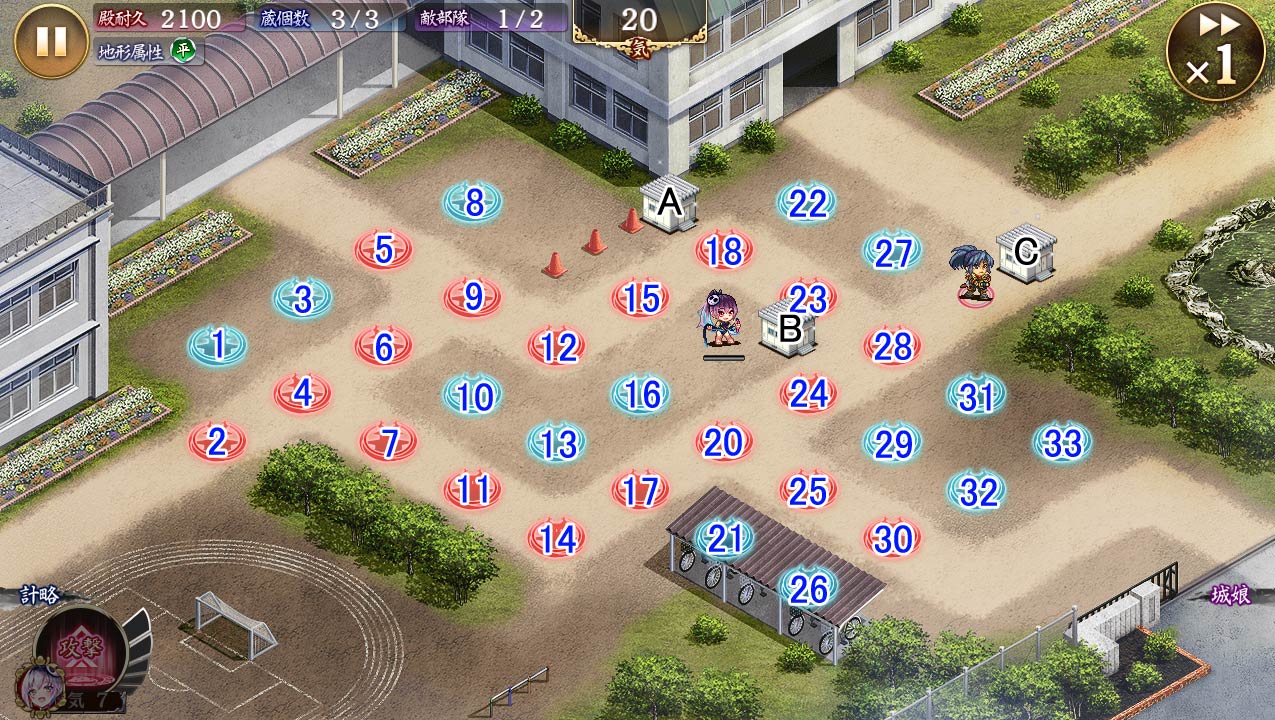Pick red placement tile 28
This screenshot has height=720, width=1275.
pyautogui.click(x=892, y=346)
